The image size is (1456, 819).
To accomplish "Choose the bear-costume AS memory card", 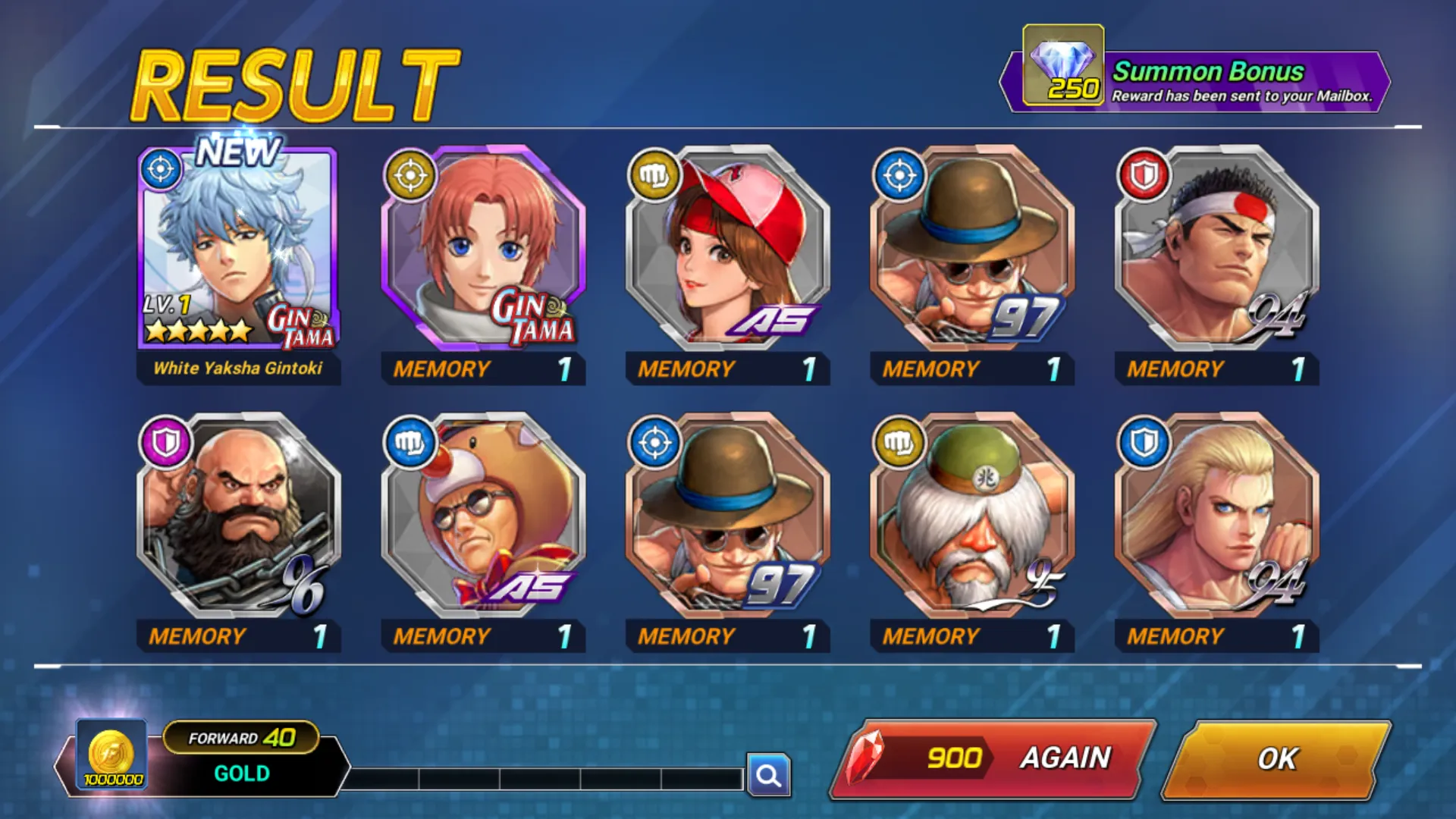I will 483,517.
